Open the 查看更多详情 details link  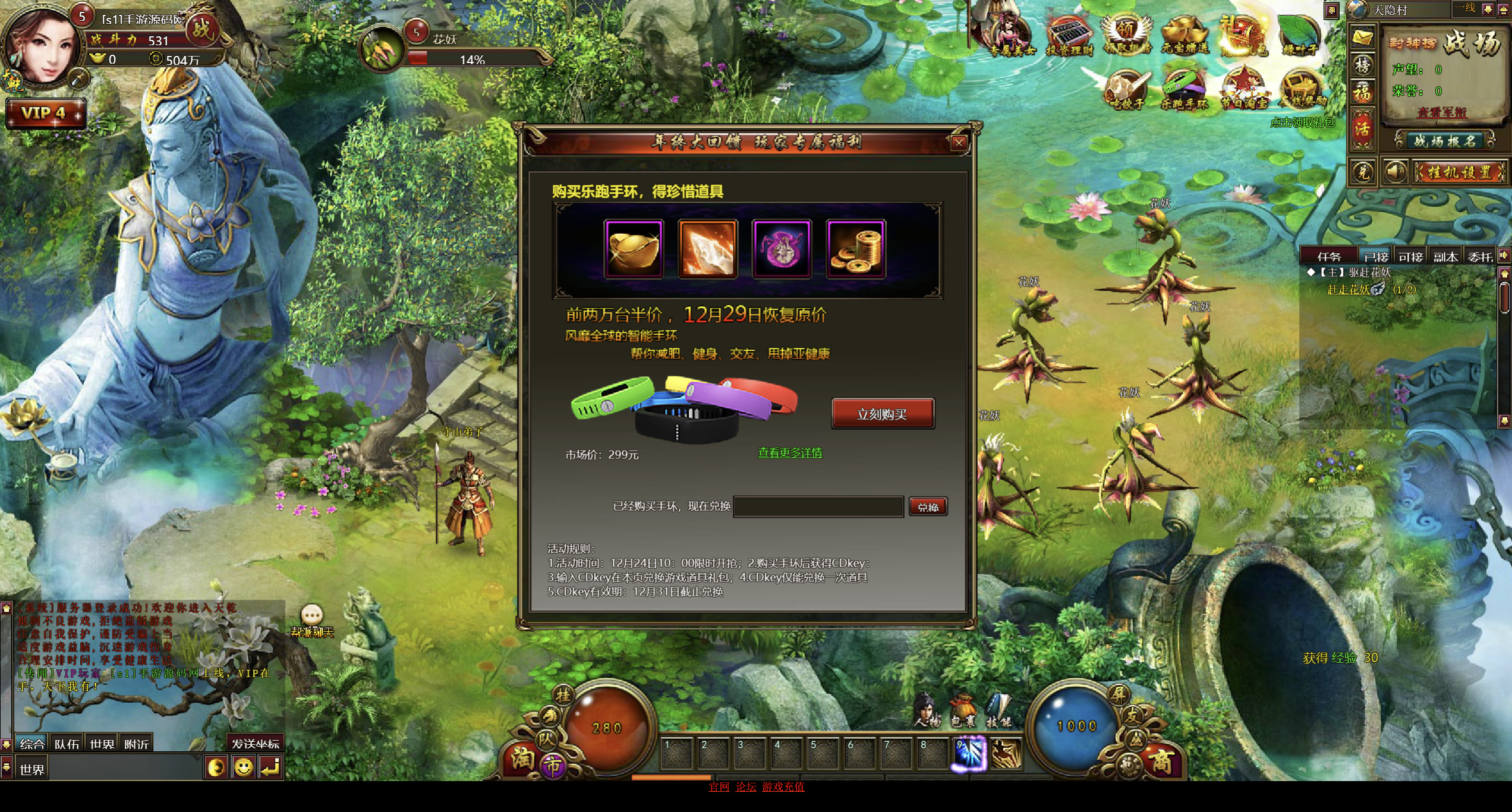[790, 453]
